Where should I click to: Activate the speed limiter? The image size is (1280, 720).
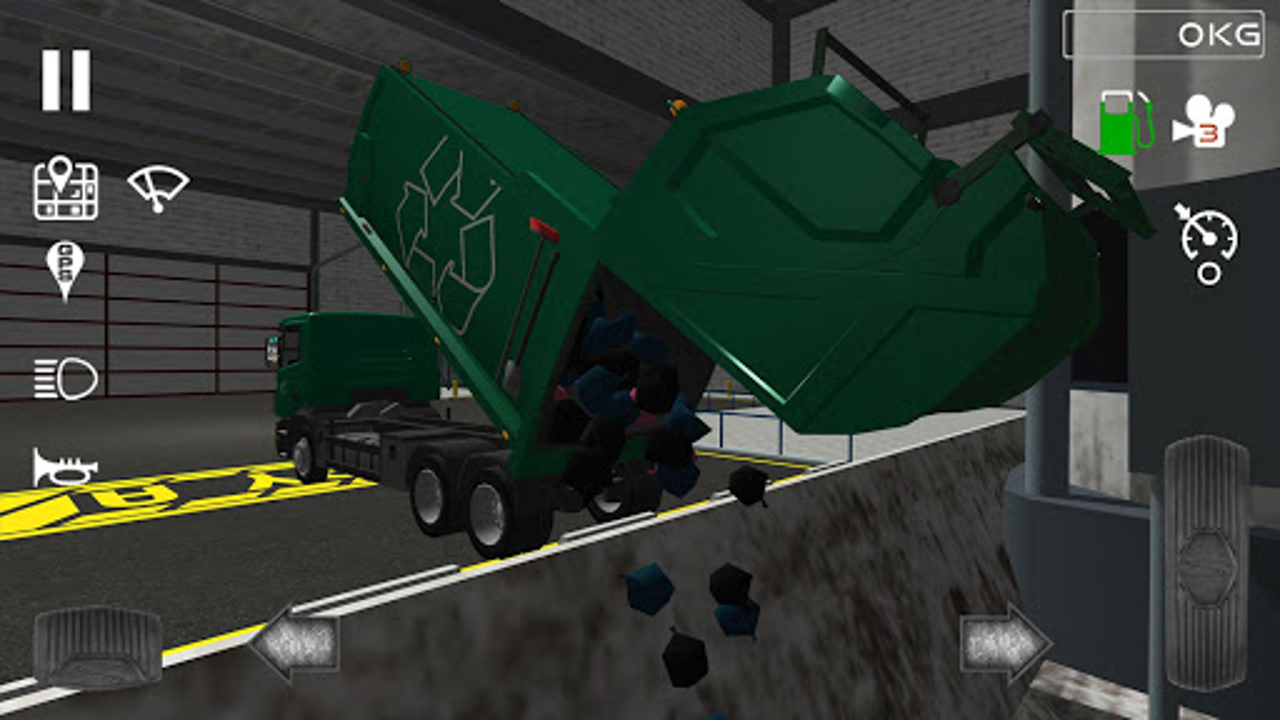(1210, 243)
